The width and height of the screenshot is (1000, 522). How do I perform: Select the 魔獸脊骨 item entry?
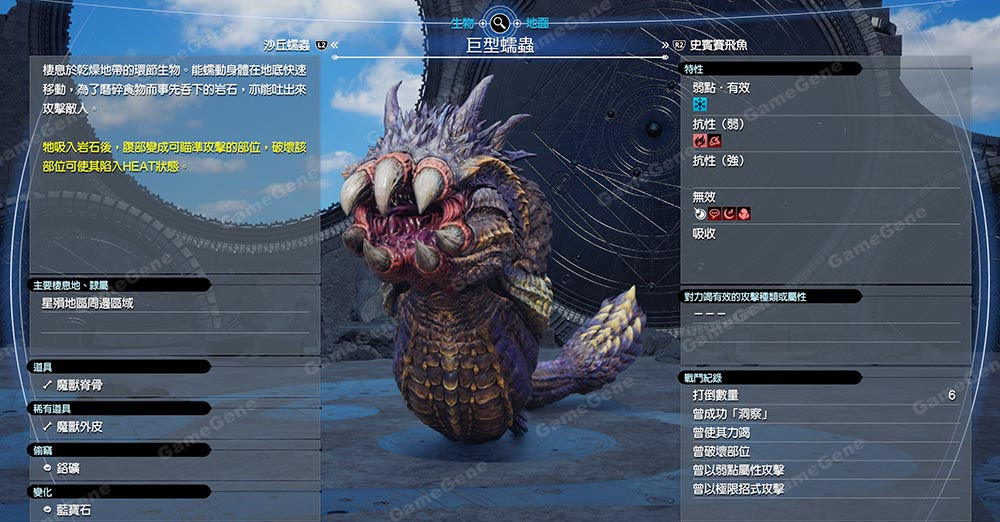[x=79, y=385]
